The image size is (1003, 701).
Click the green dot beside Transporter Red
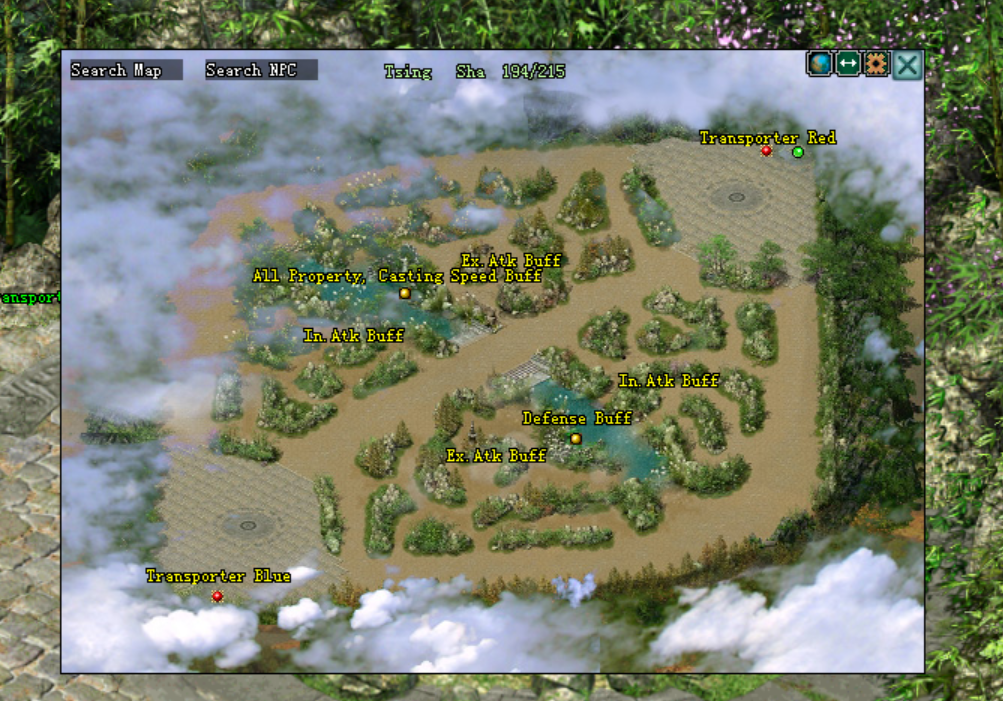tap(798, 152)
